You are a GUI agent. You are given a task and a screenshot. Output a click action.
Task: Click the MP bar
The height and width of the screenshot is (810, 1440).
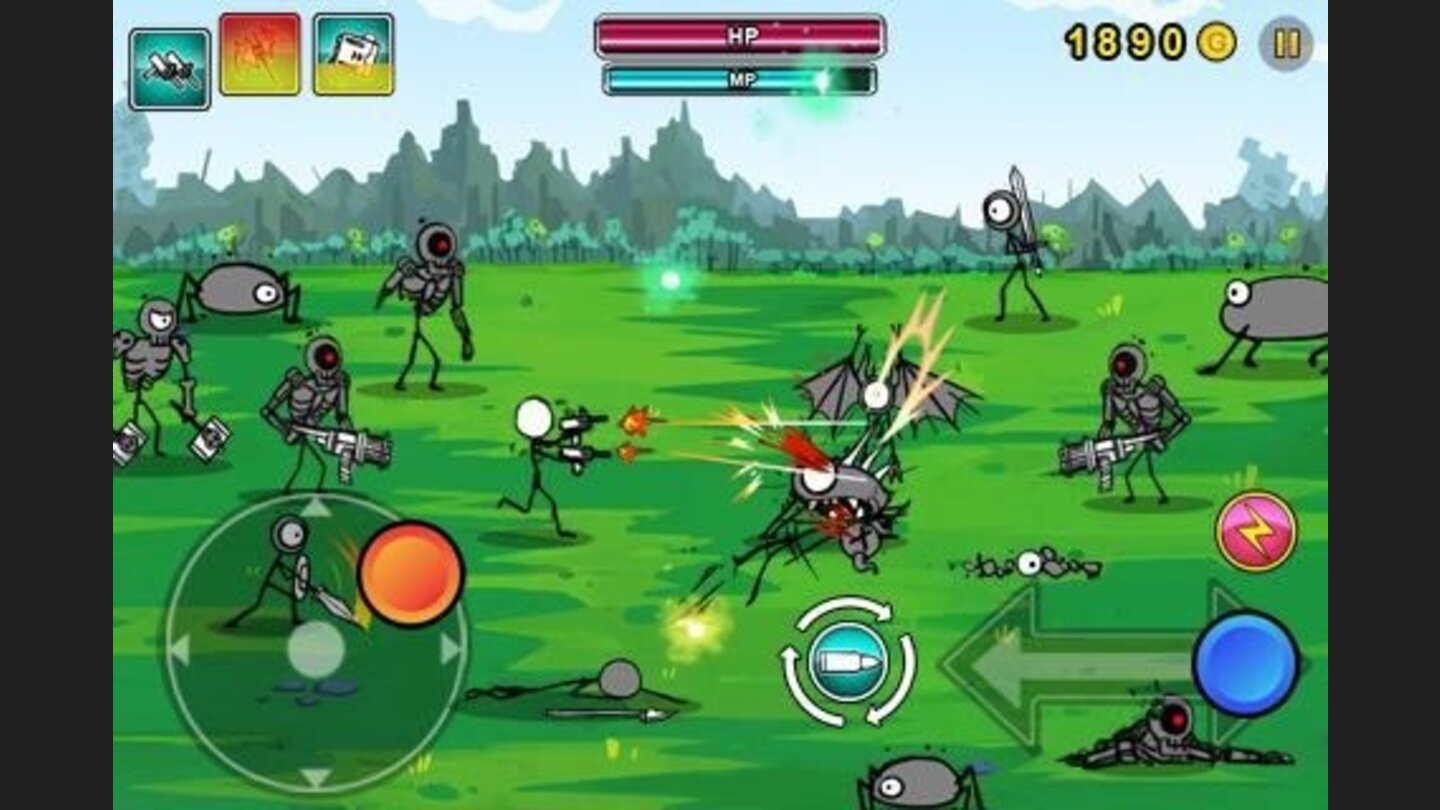(x=740, y=81)
